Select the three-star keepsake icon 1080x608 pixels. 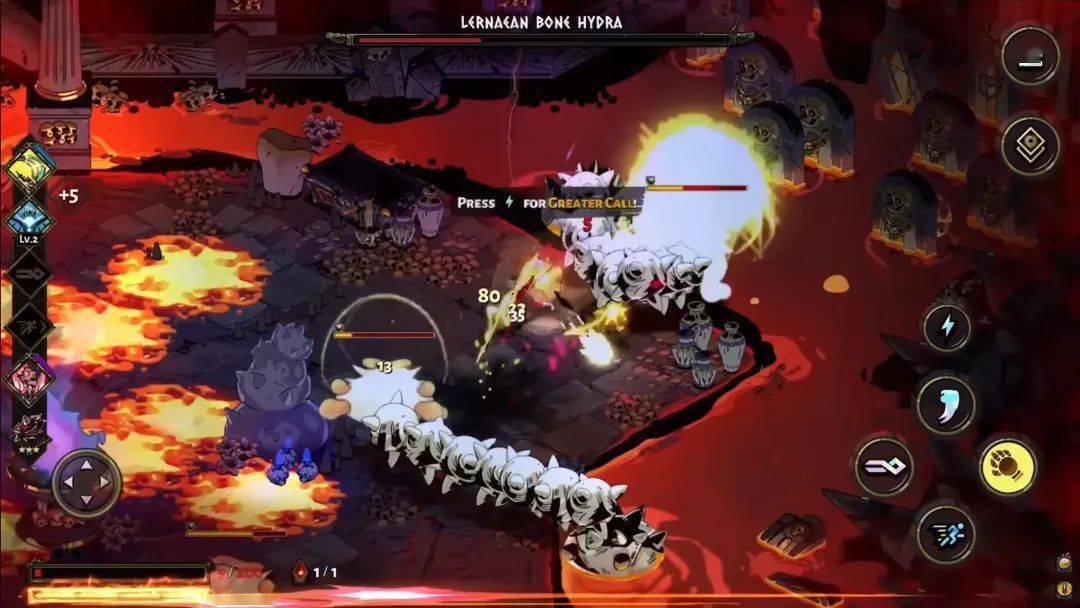29,430
